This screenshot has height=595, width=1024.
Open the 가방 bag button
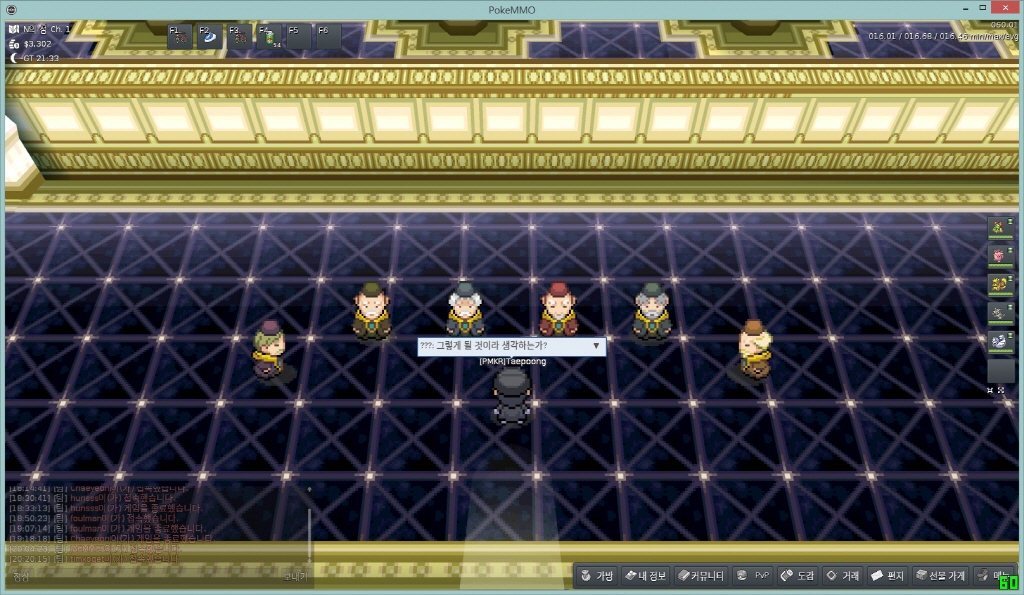tap(596, 576)
